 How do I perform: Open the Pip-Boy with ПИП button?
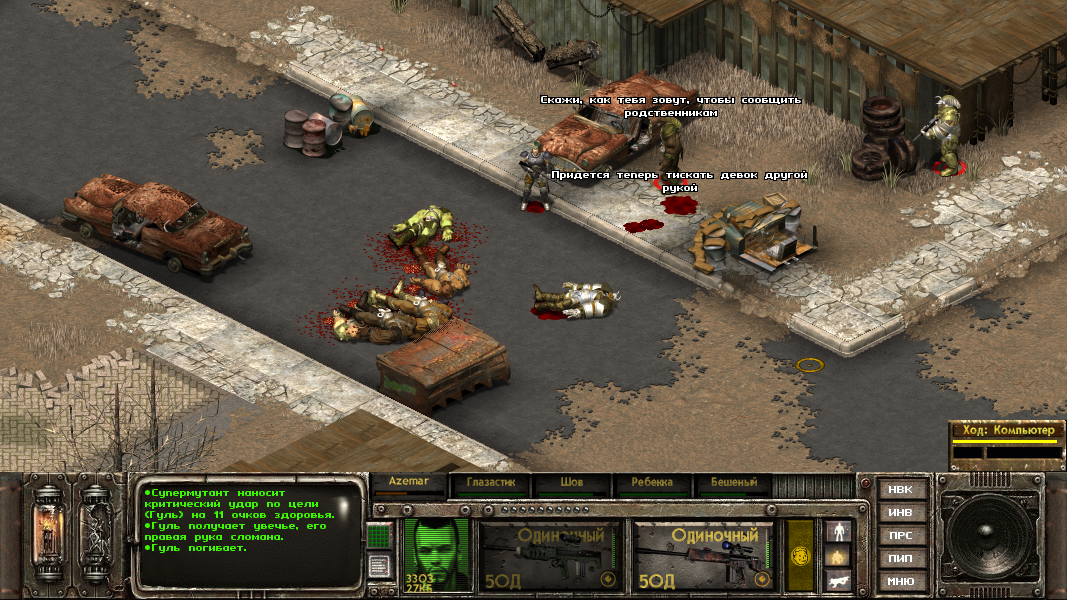pyautogui.click(x=900, y=558)
